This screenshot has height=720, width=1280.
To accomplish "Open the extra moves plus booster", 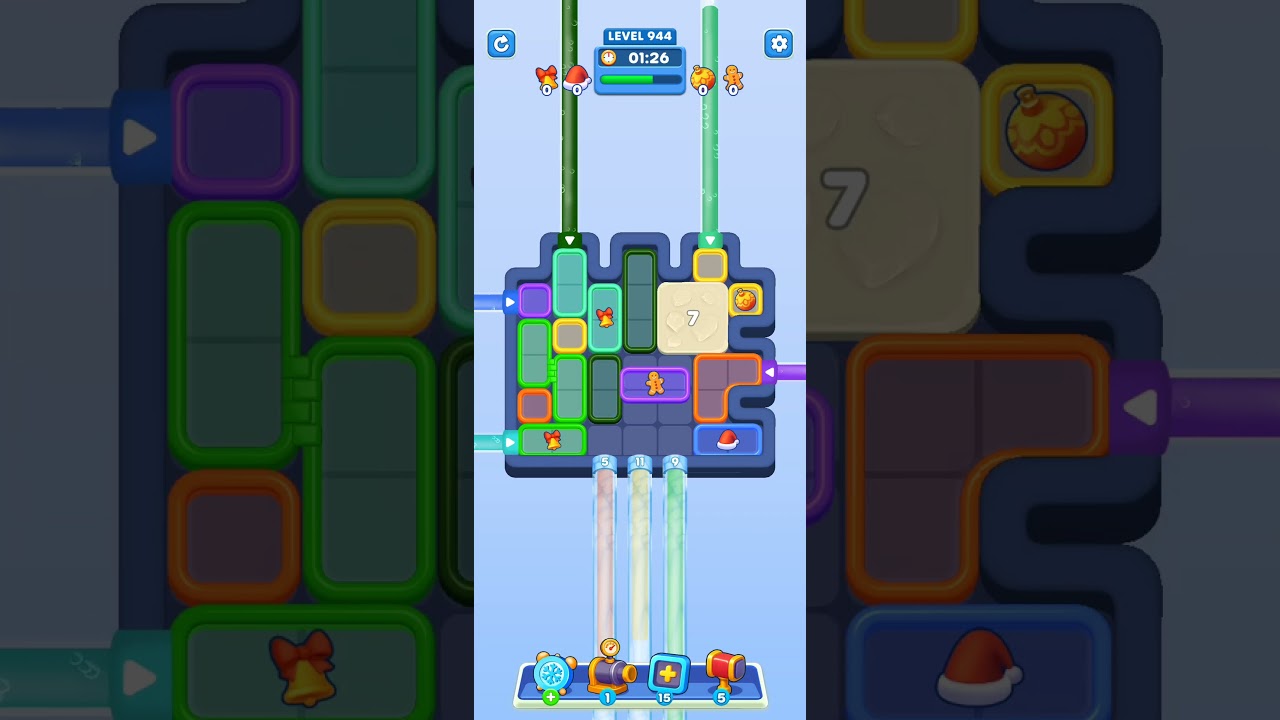I will 668,672.
